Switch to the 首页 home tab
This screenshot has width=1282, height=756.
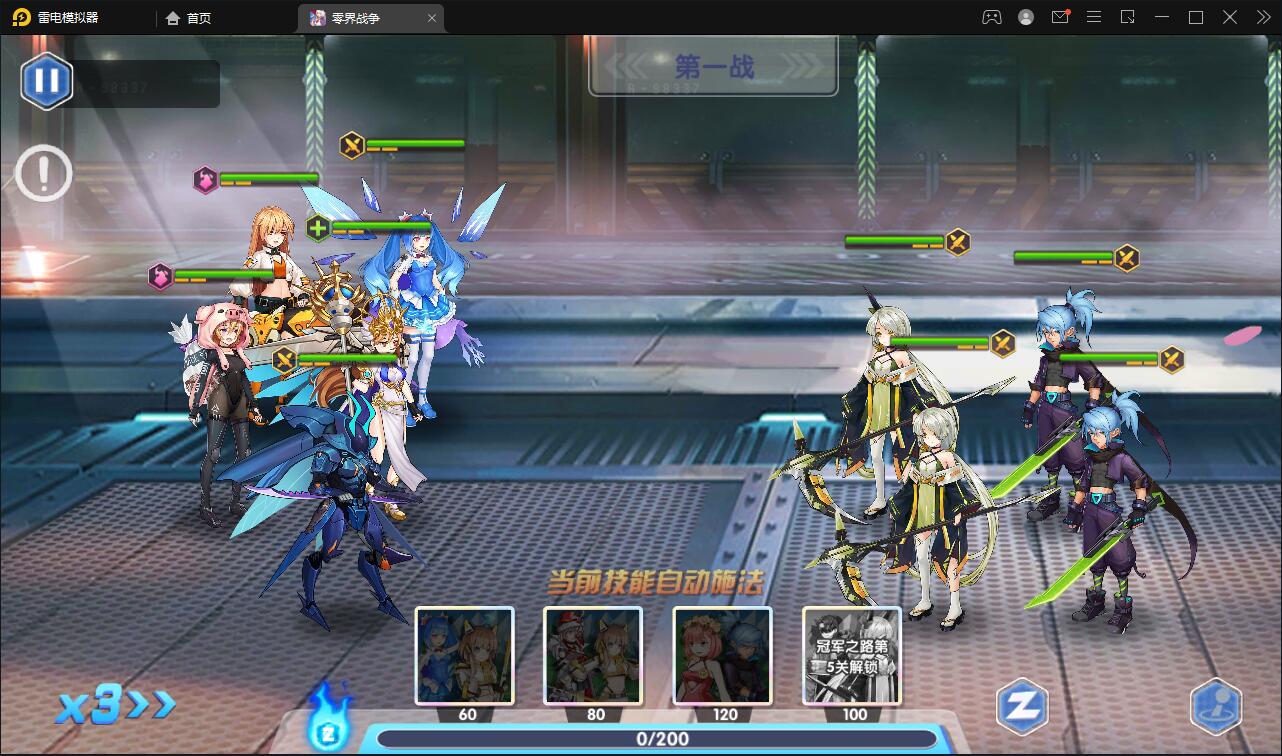coord(189,18)
